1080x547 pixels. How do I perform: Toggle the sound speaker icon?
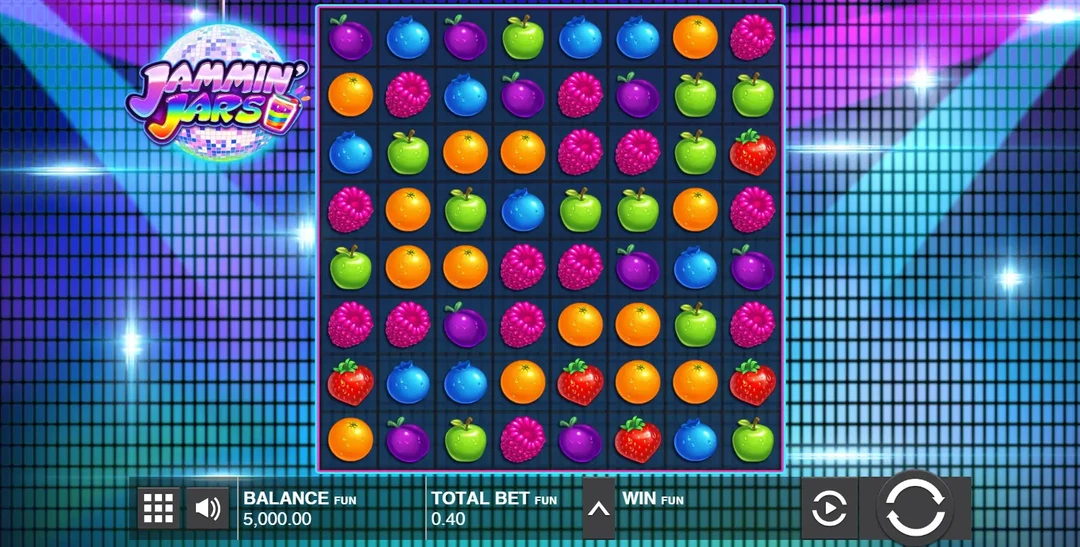coord(208,508)
